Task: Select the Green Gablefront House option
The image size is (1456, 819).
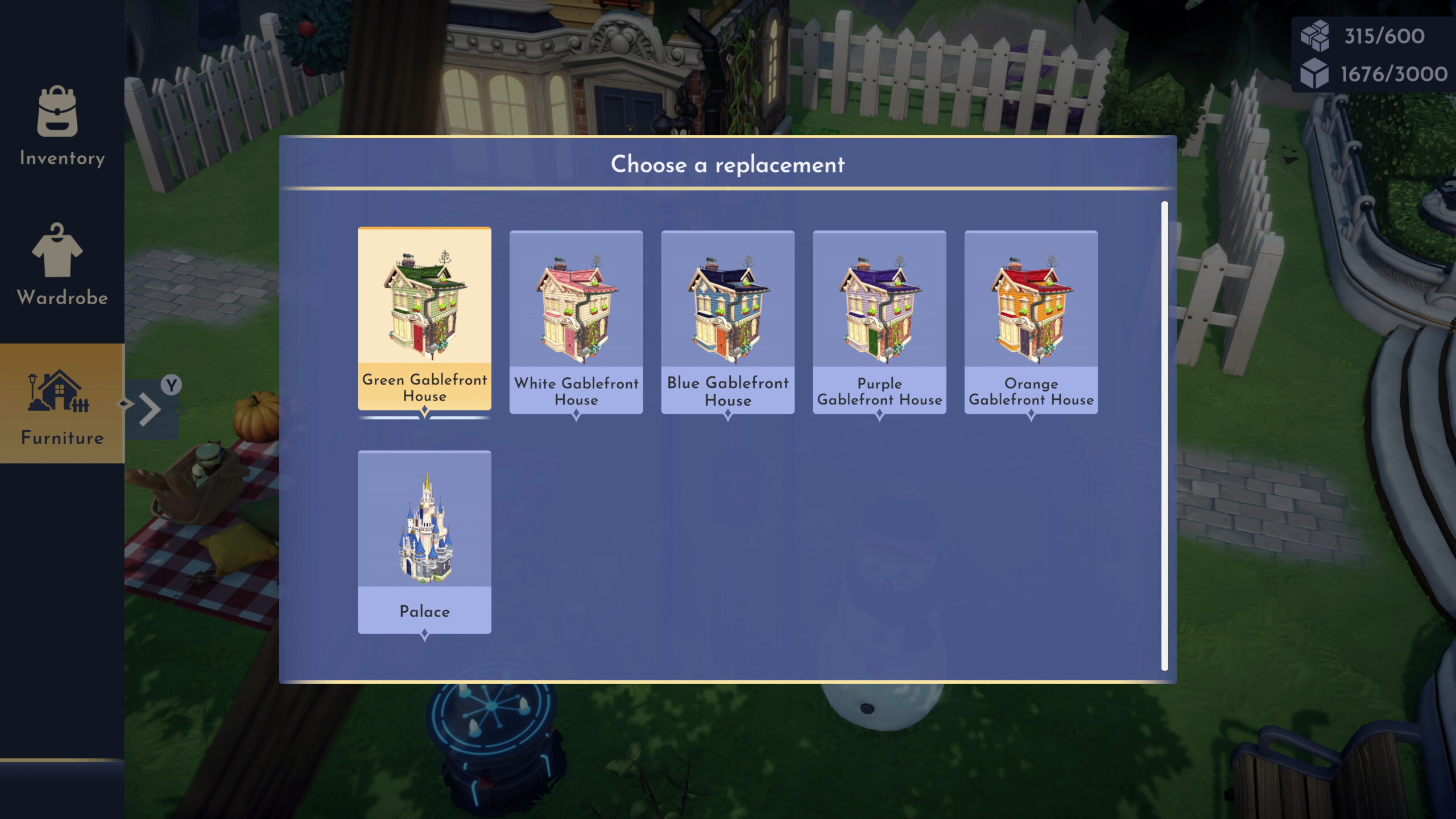Action: (424, 318)
